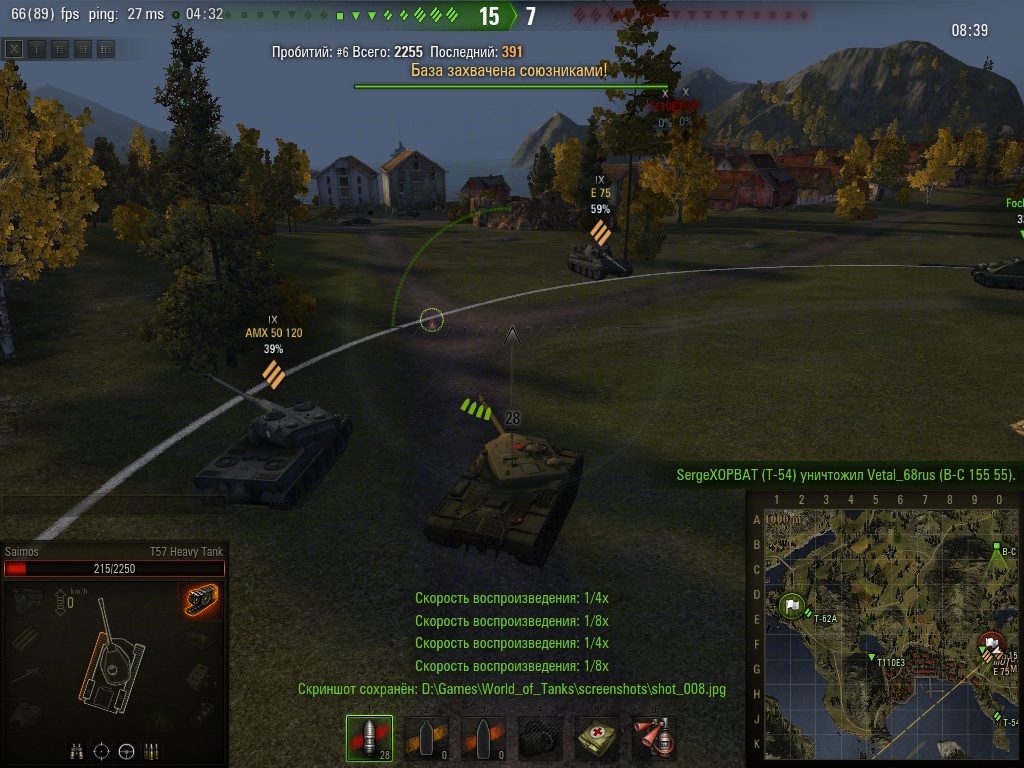Select the loaded shell slot with 28 rounds
This screenshot has height=768, width=1024.
click(x=369, y=740)
